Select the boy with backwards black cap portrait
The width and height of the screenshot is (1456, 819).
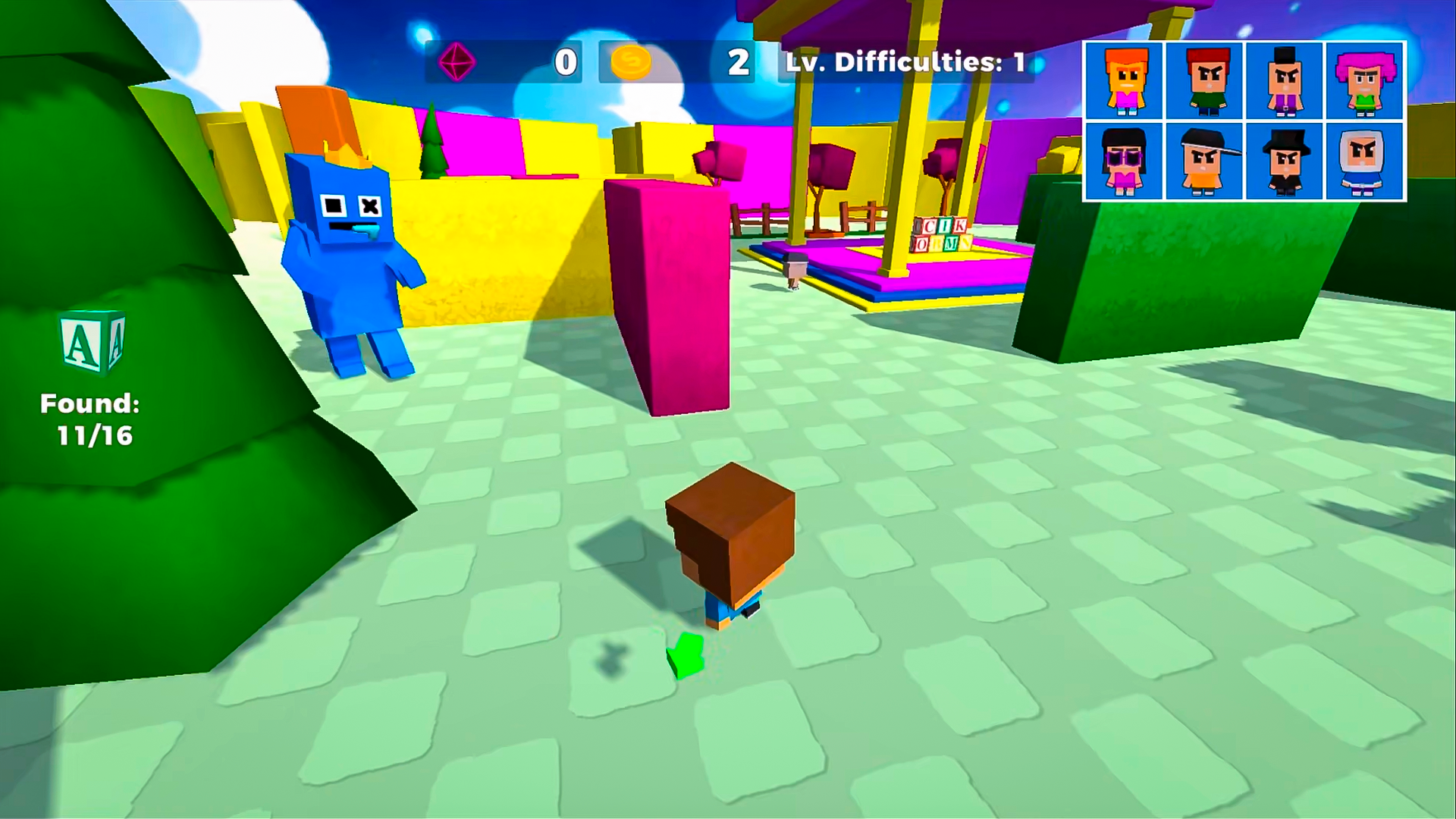click(x=1204, y=162)
